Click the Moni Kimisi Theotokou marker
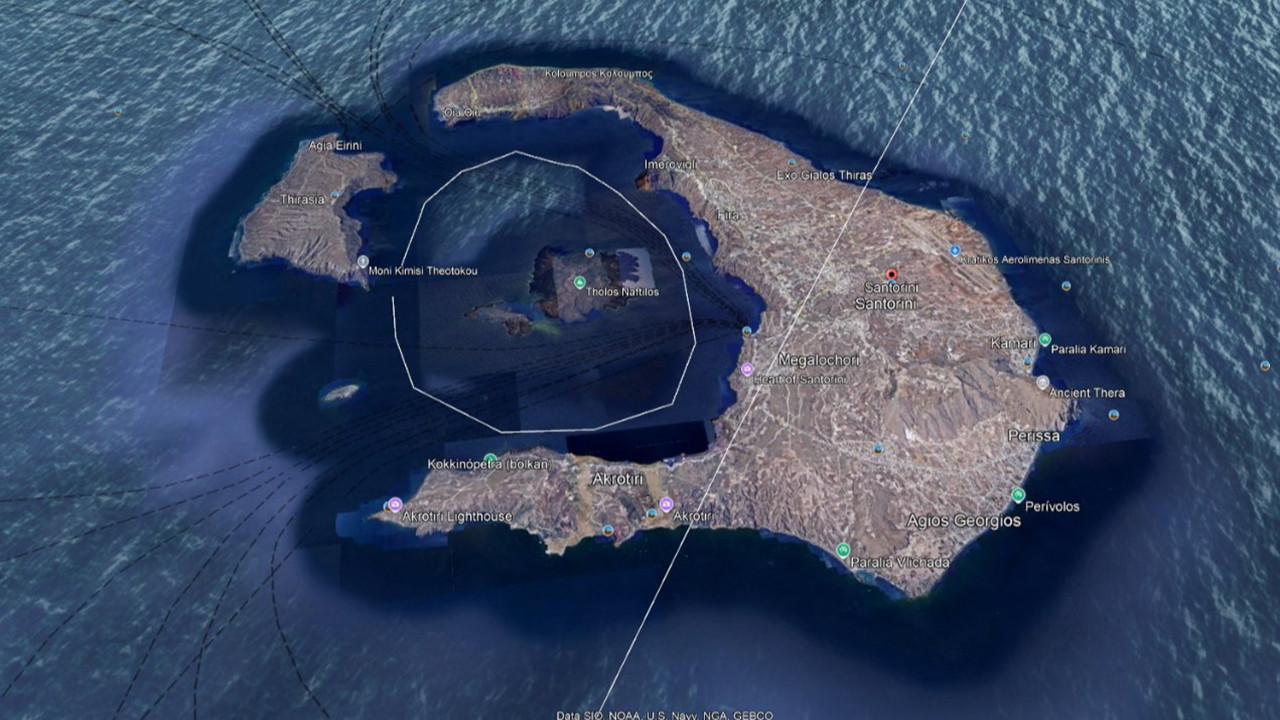 click(363, 262)
